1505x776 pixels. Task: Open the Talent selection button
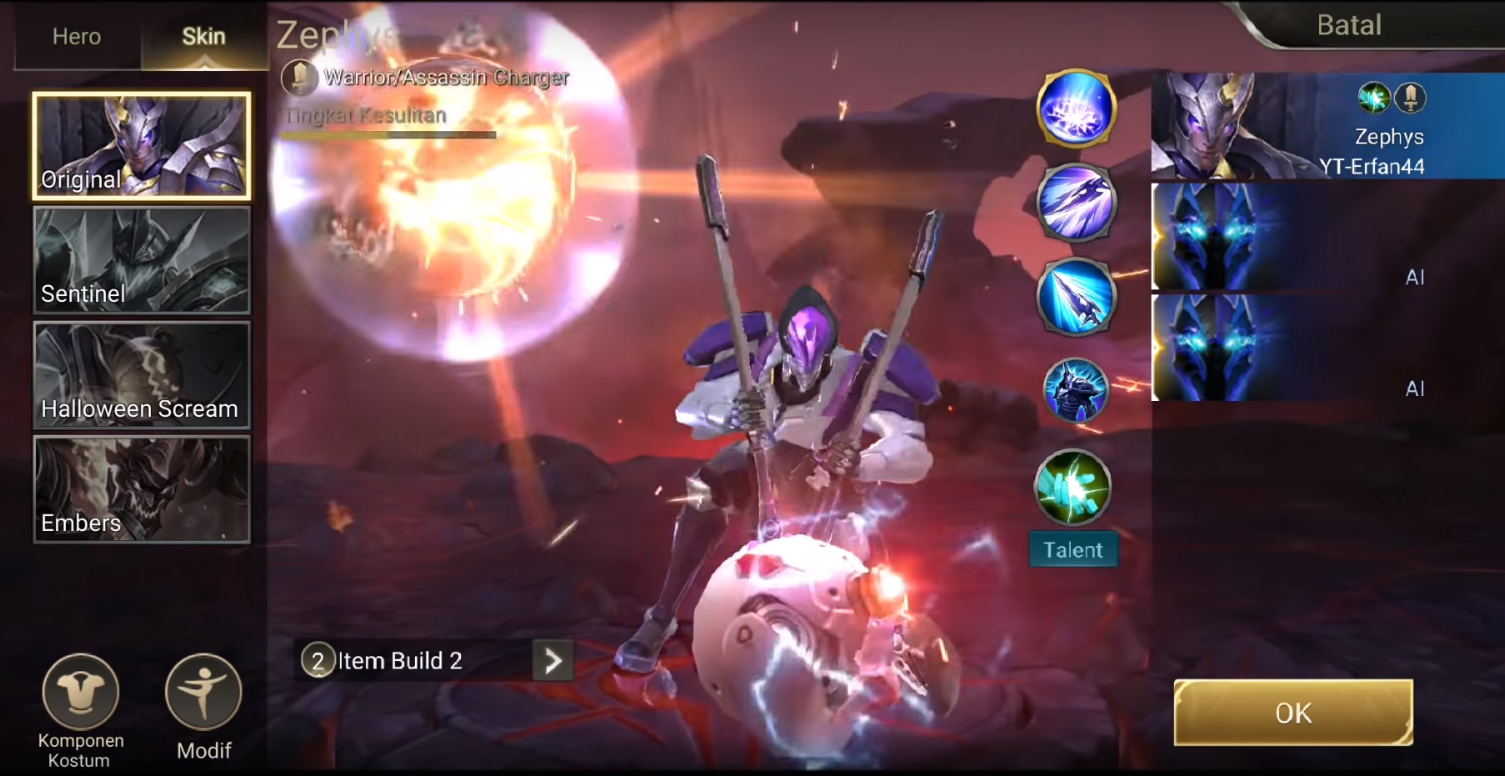coord(1073,550)
